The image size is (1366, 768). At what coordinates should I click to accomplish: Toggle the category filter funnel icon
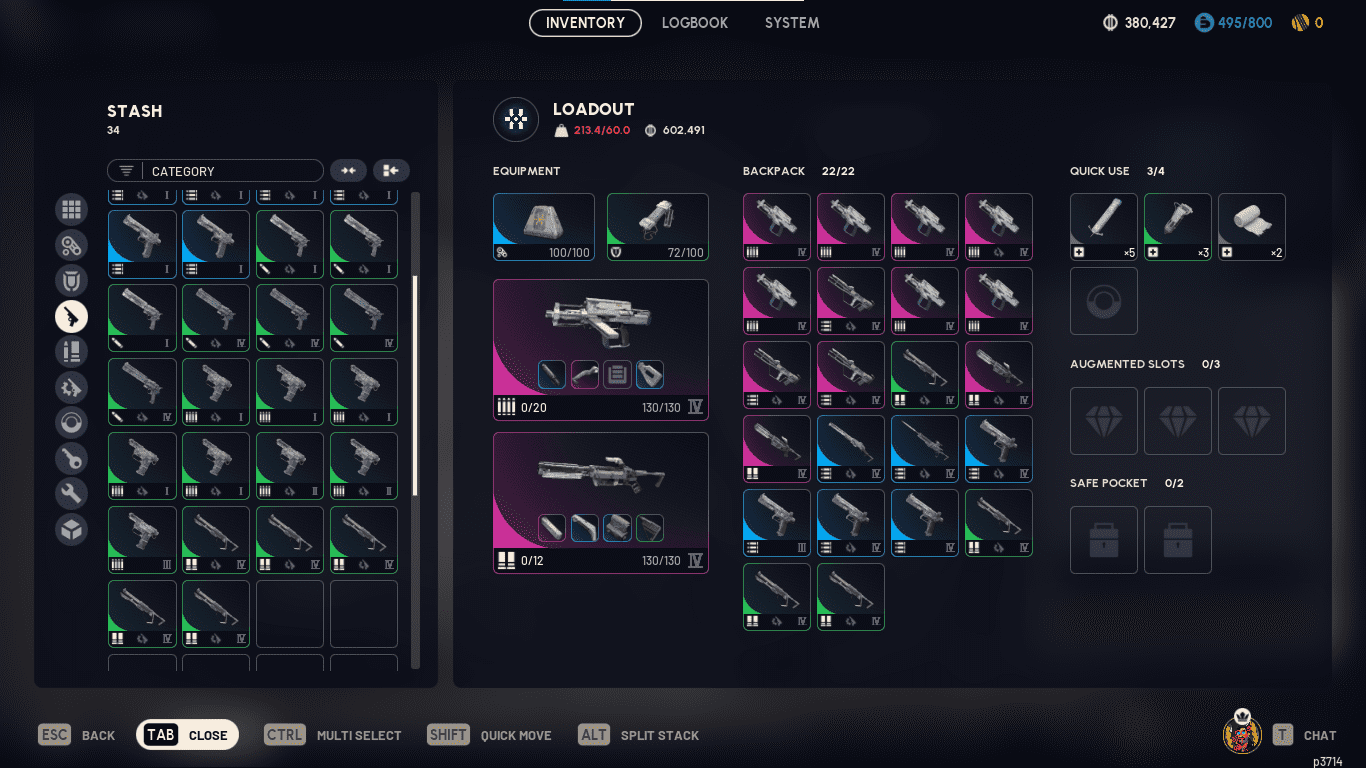[x=125, y=171]
